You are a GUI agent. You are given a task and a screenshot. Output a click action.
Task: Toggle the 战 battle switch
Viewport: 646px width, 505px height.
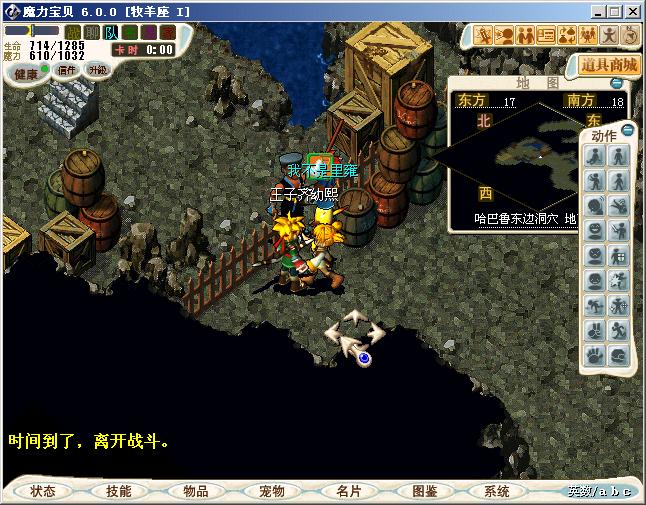tap(73, 32)
